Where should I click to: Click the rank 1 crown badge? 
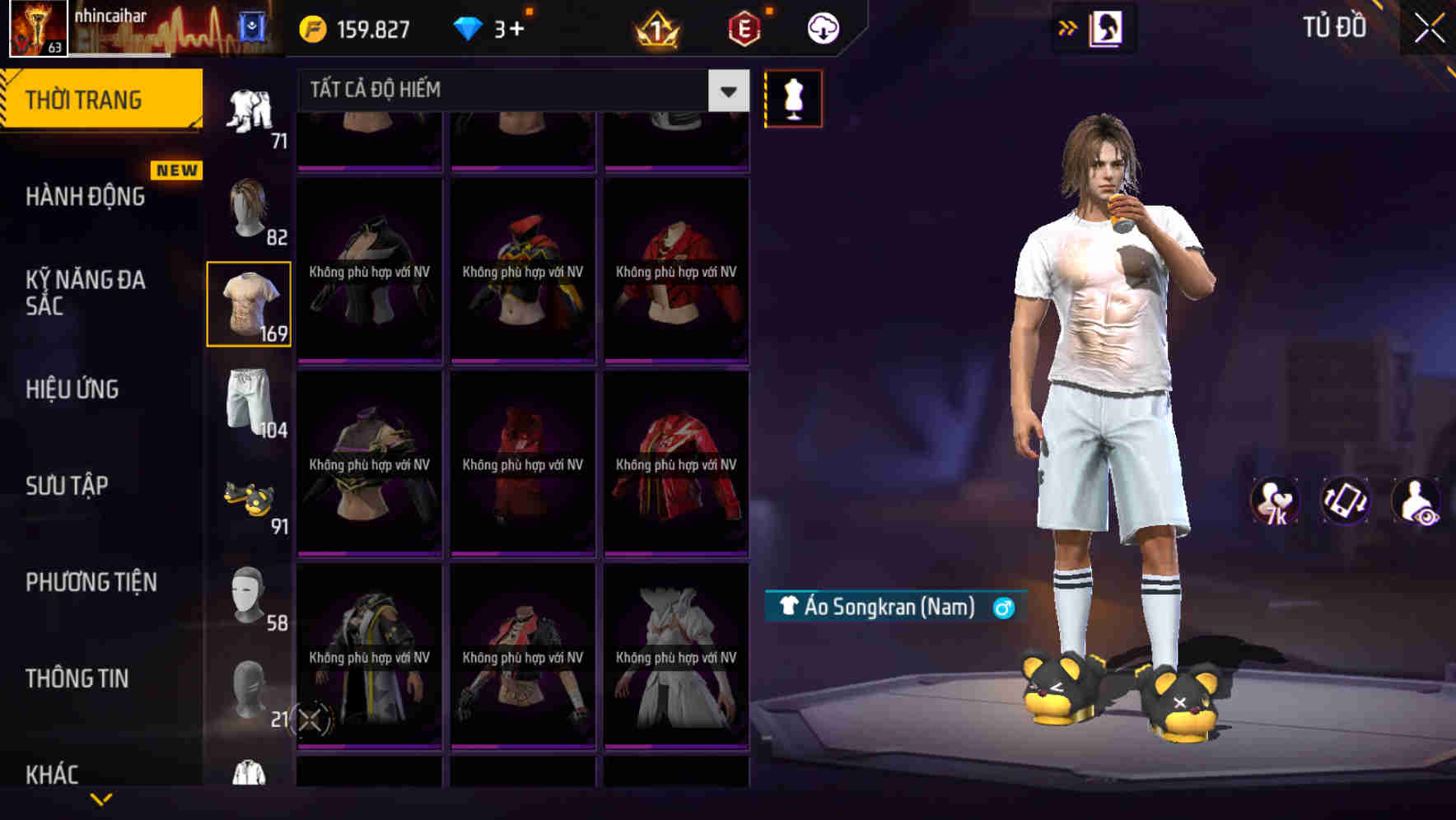655,27
